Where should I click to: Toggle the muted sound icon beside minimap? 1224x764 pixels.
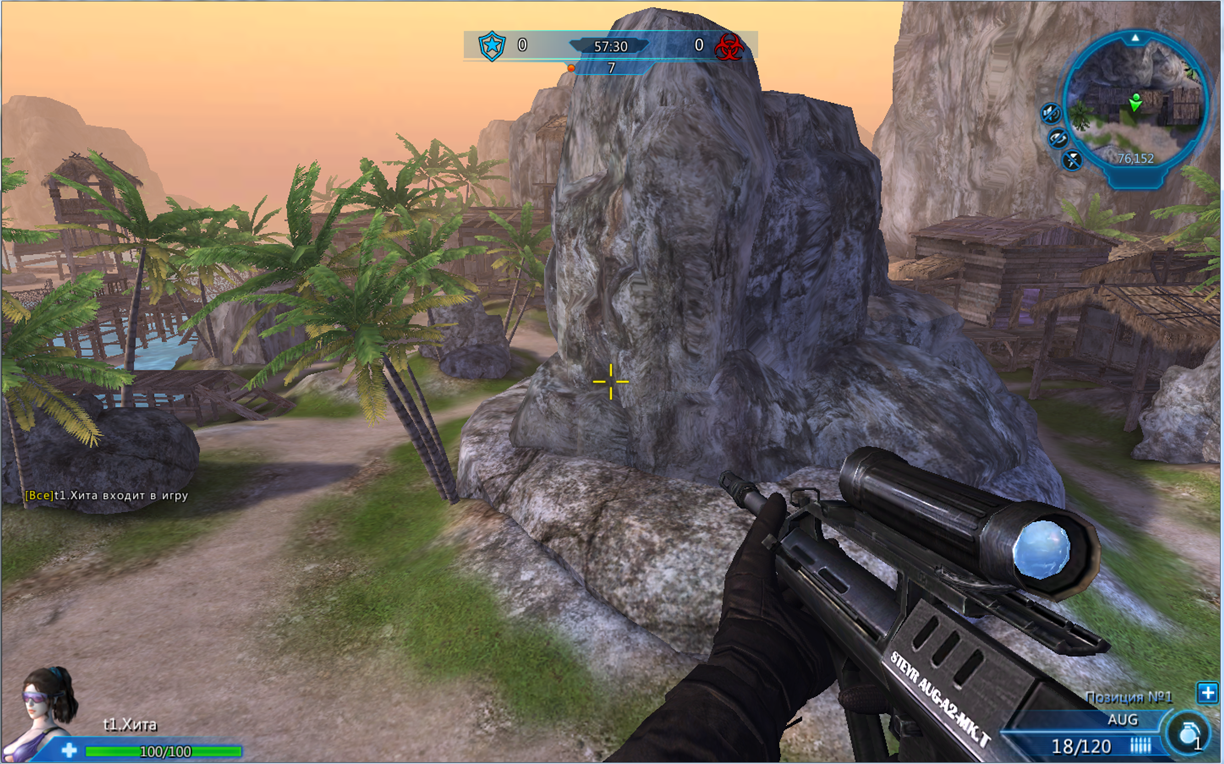point(1050,113)
